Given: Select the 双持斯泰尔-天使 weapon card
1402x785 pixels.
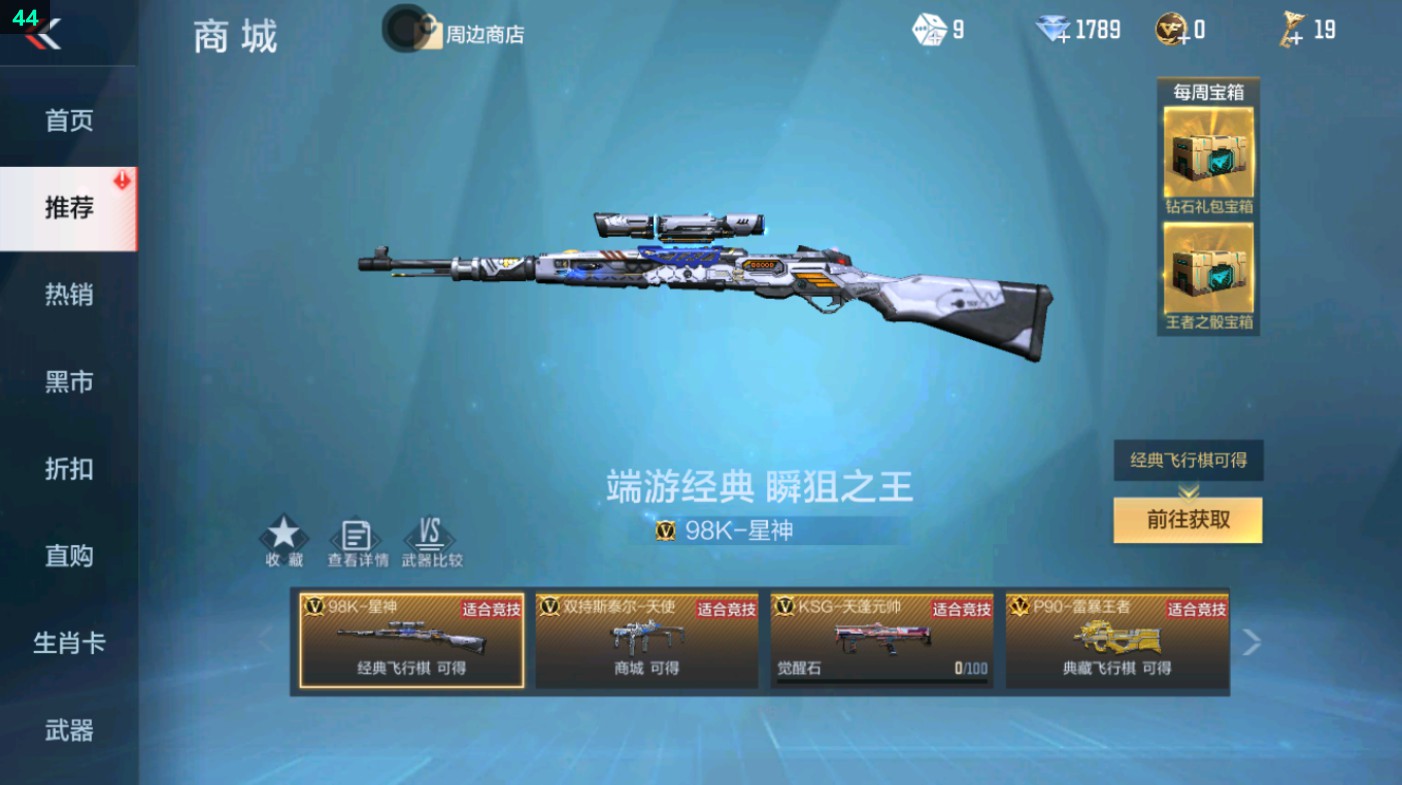Looking at the screenshot, I should [645, 640].
